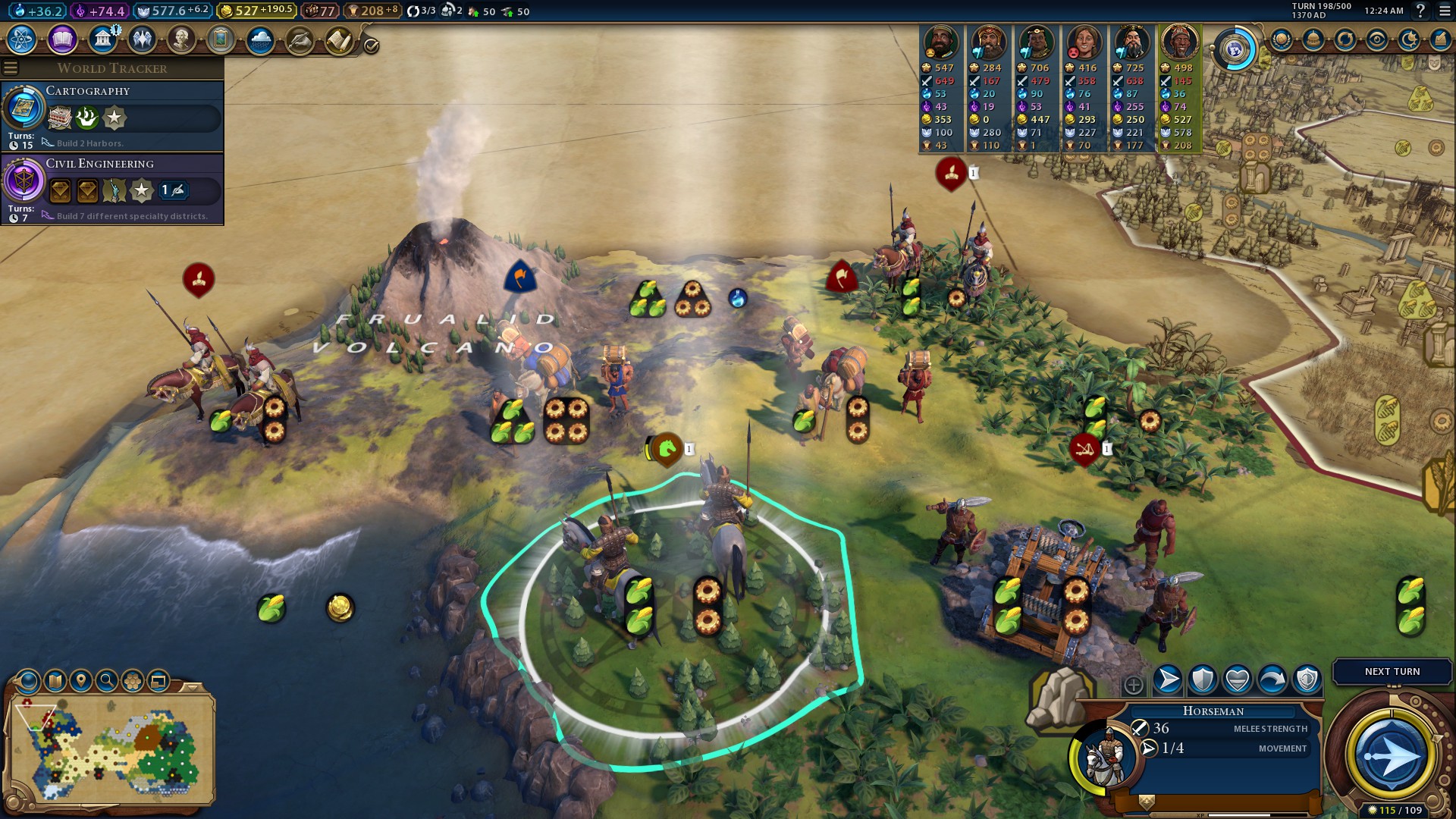Open the Great Works painting icon

[221, 39]
